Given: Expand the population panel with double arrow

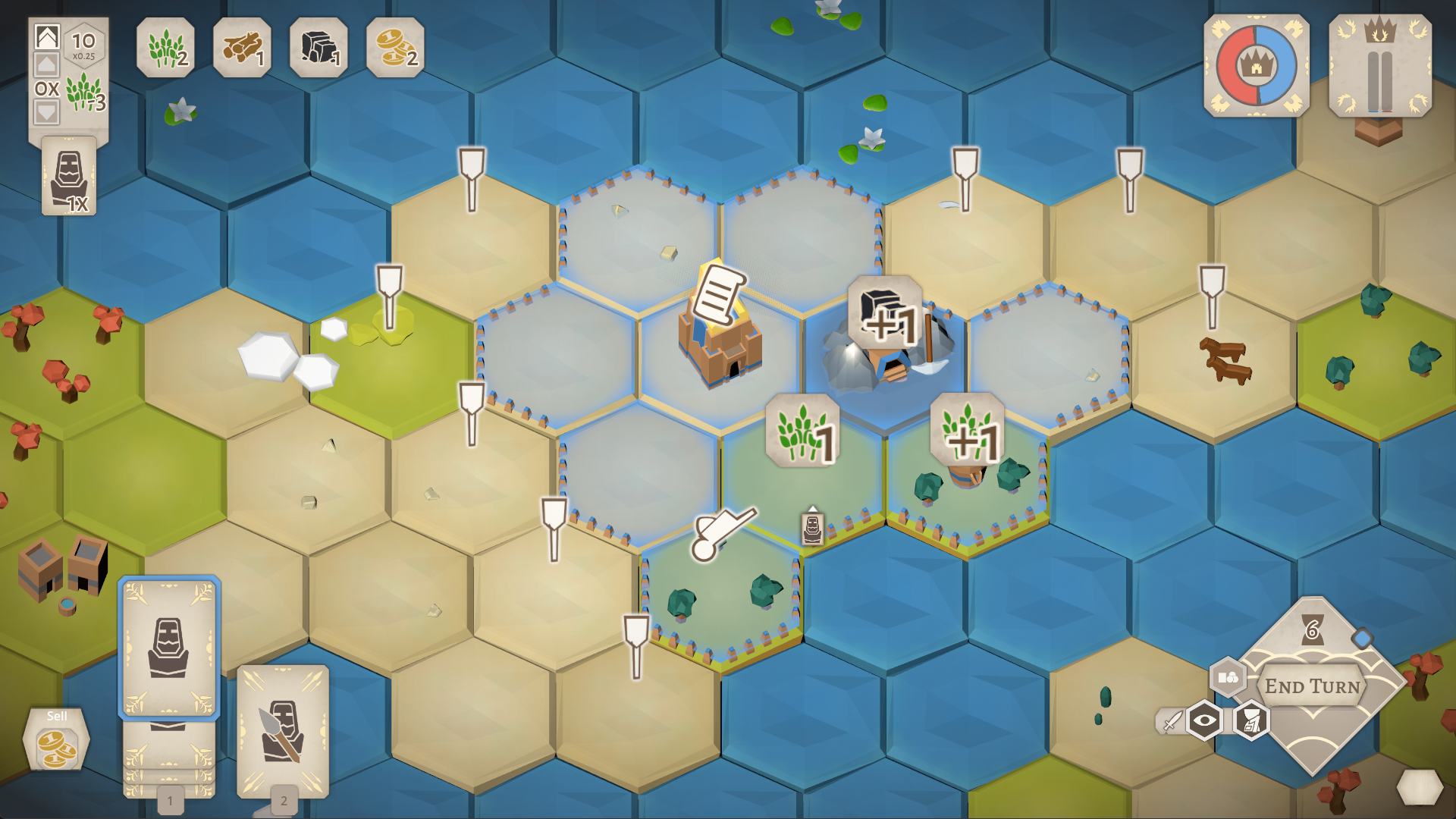Looking at the screenshot, I should pos(45,36).
